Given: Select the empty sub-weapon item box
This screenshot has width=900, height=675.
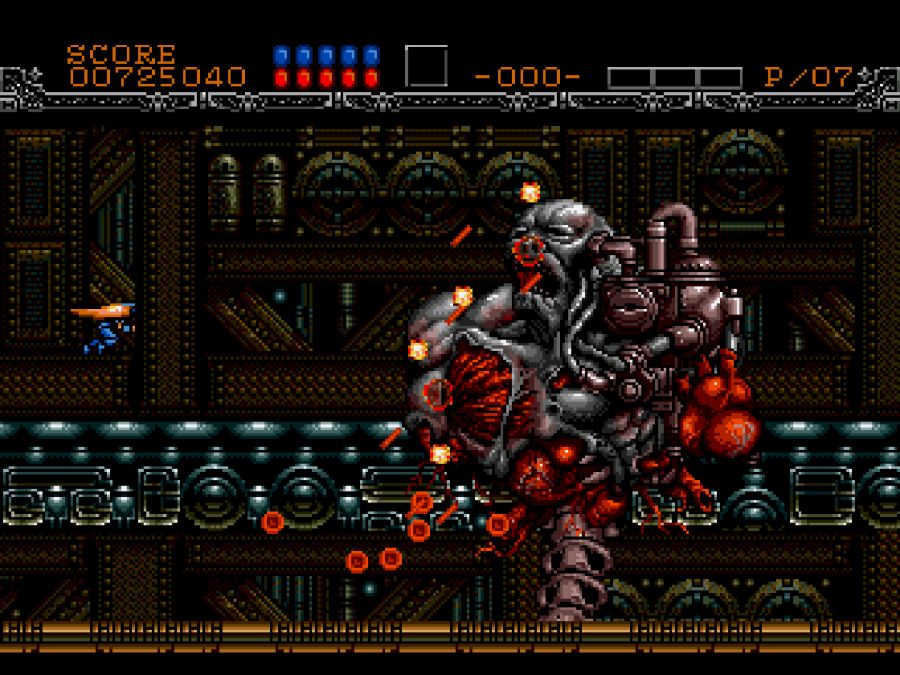Looking at the screenshot, I should (426, 66).
